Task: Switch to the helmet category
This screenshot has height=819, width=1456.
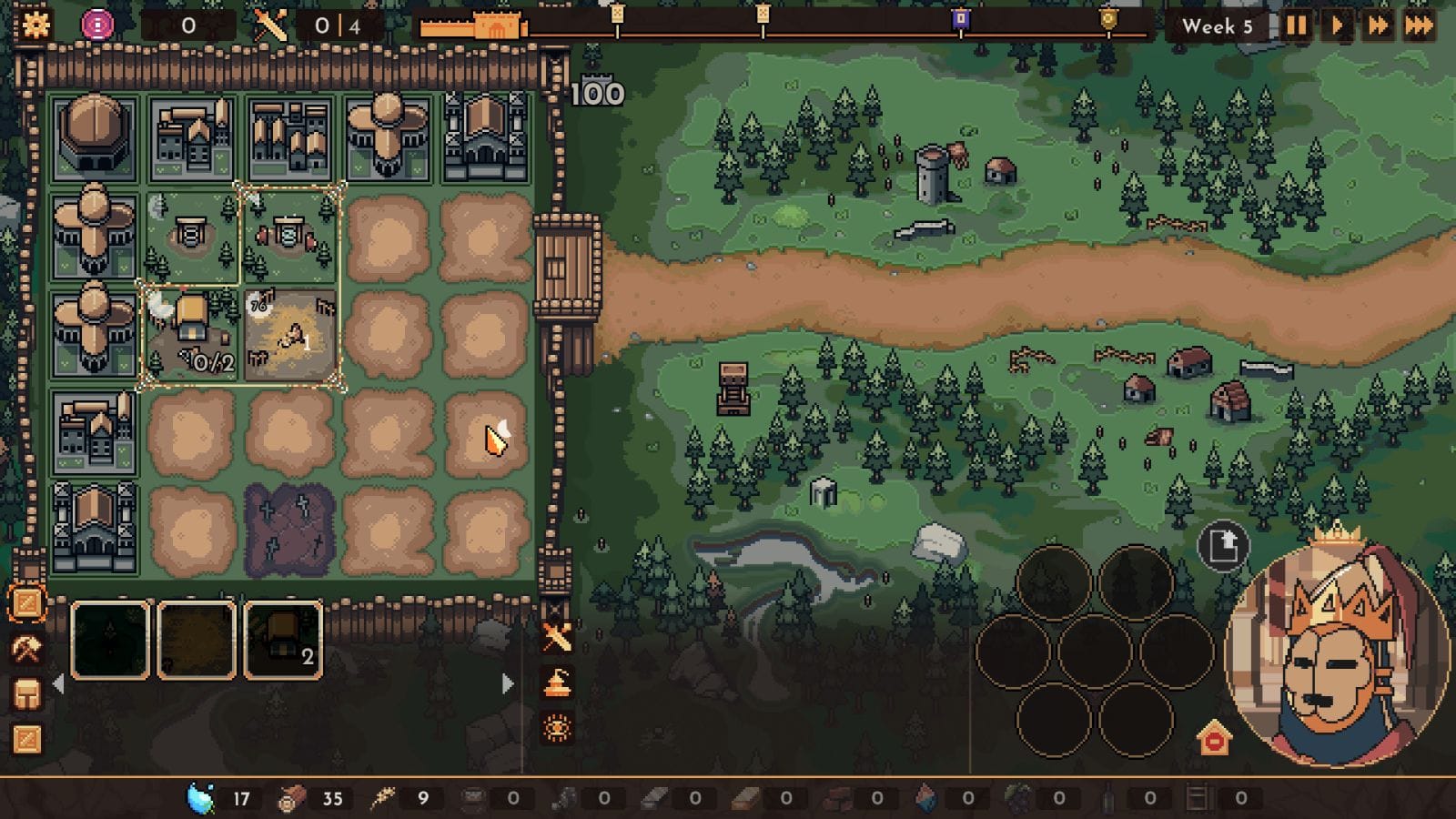Action: (x=26, y=694)
